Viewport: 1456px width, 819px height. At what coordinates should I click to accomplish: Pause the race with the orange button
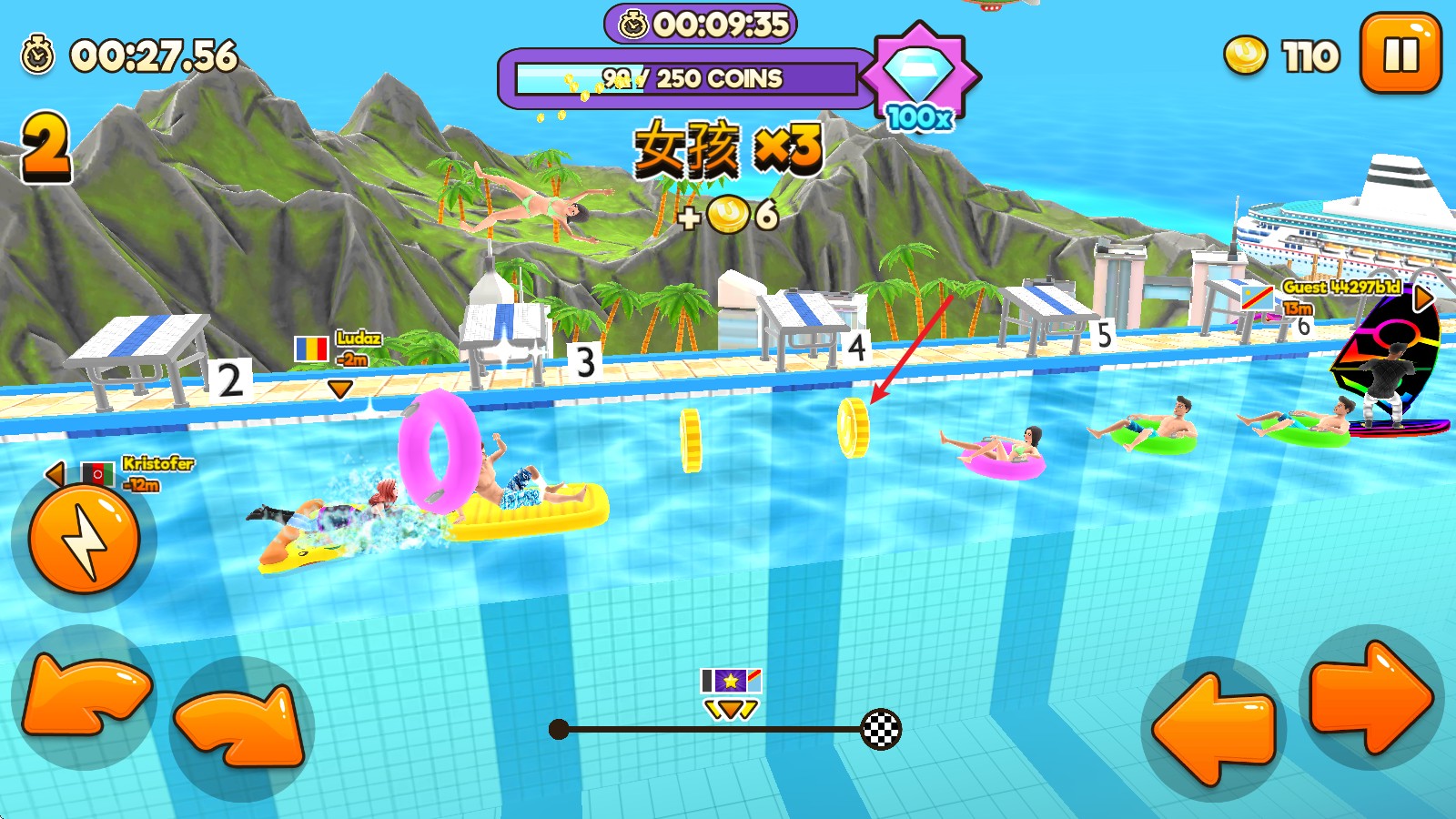point(1400,54)
